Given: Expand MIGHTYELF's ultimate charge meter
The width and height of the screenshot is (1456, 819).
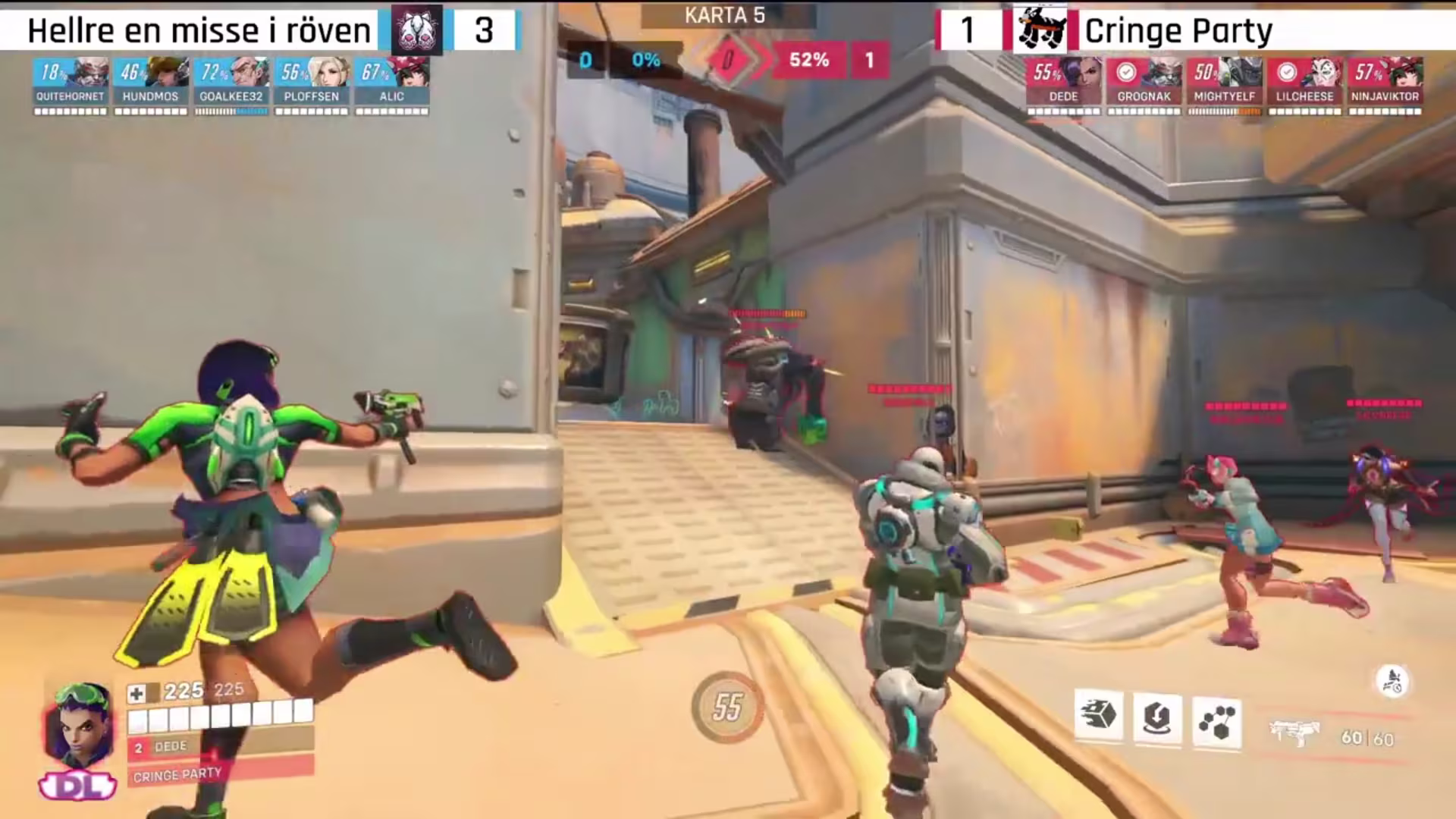Looking at the screenshot, I should click(1224, 111).
